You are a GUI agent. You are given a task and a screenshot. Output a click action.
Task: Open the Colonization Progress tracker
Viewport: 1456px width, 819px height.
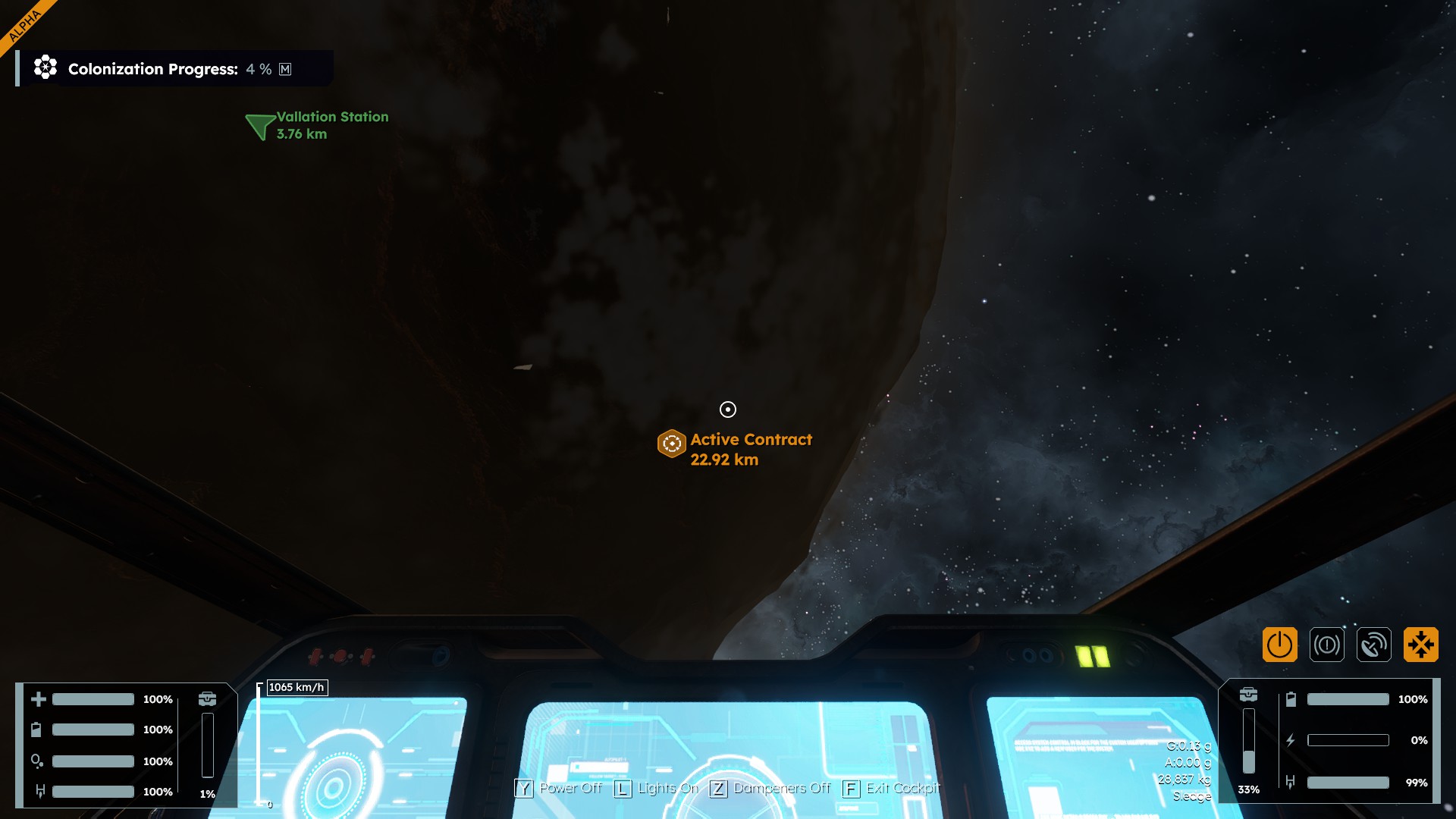pos(152,69)
